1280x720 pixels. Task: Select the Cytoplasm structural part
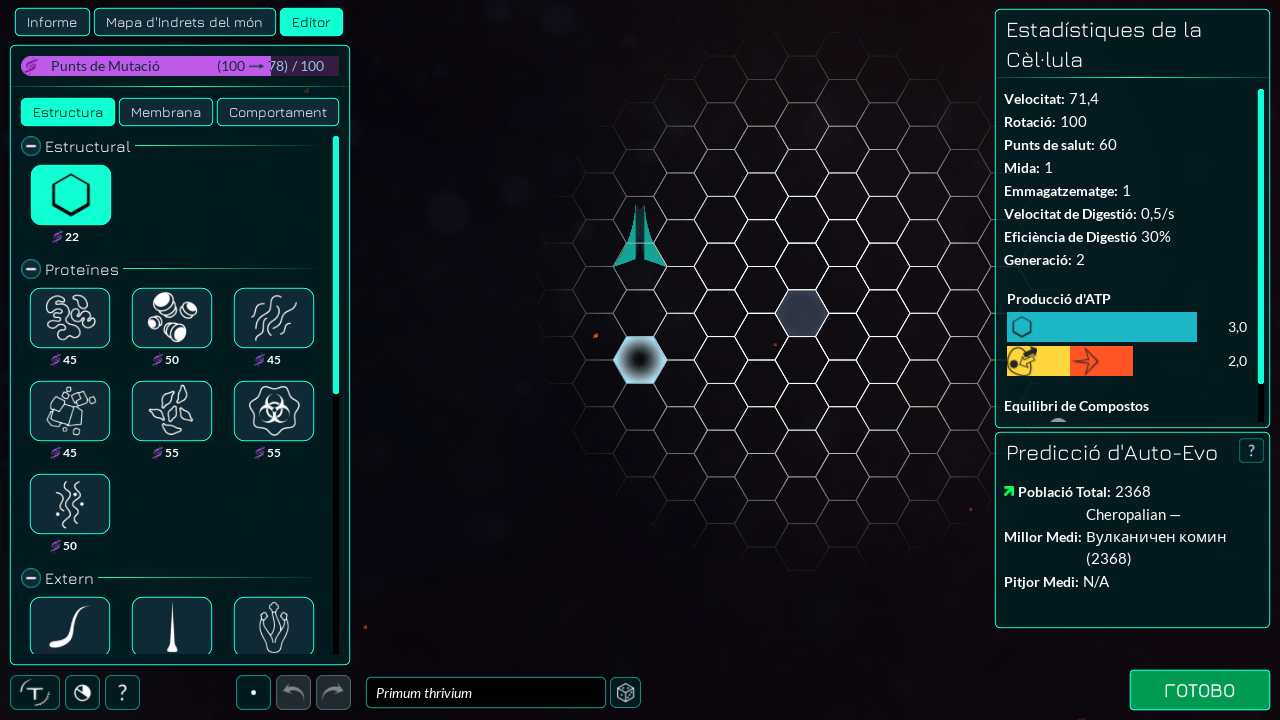[x=70, y=195]
